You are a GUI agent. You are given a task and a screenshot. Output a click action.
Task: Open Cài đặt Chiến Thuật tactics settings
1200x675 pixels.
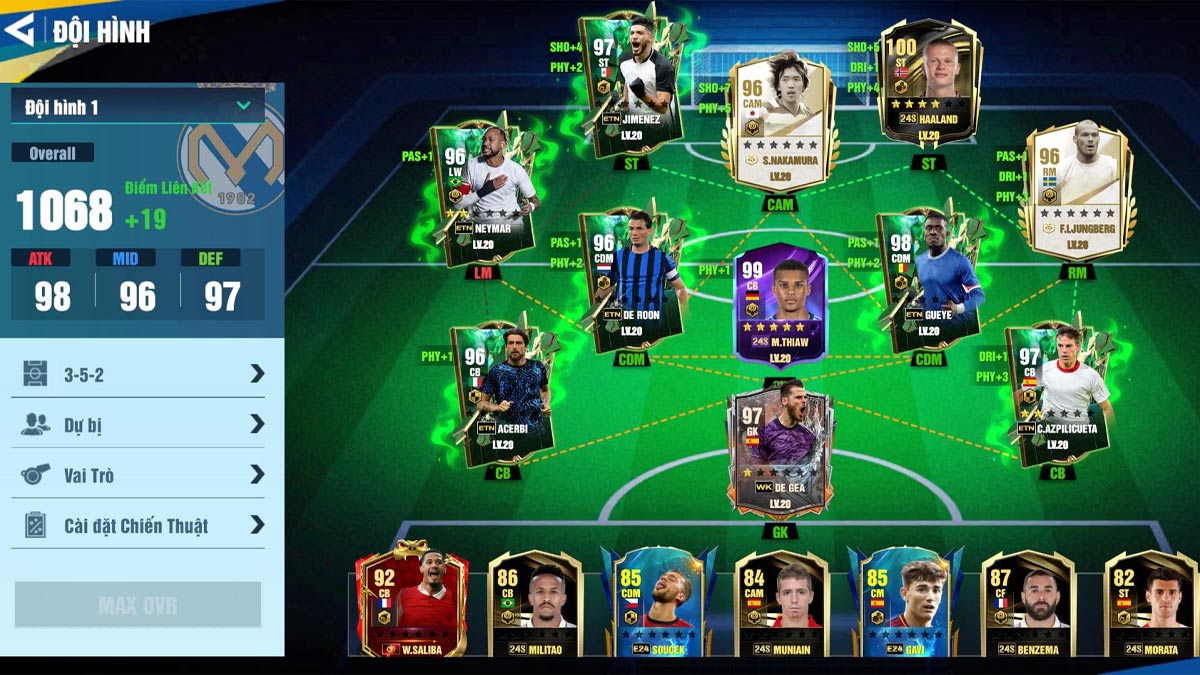138,524
